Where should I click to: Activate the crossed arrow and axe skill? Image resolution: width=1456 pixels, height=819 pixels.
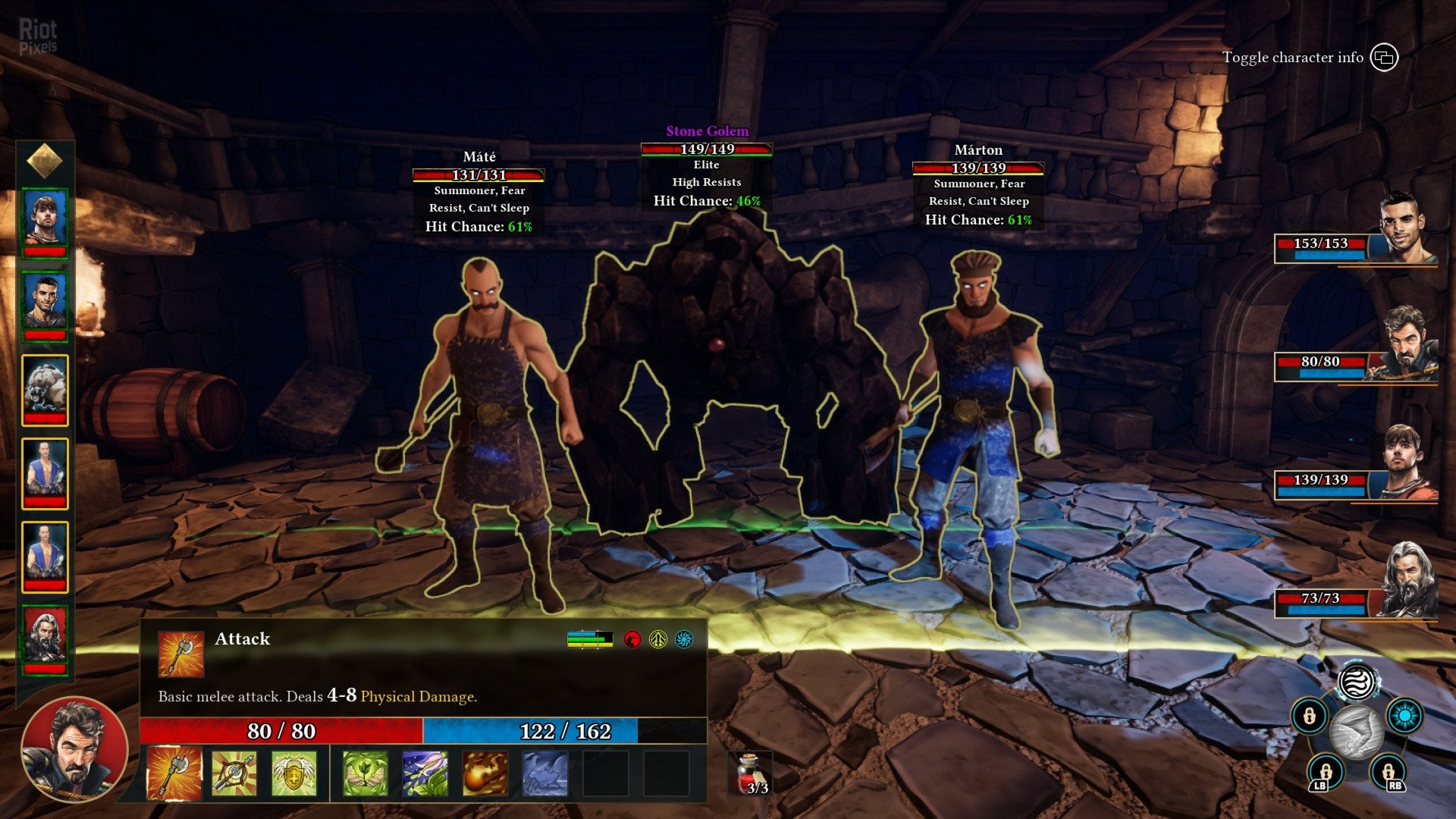pyautogui.click(x=234, y=773)
